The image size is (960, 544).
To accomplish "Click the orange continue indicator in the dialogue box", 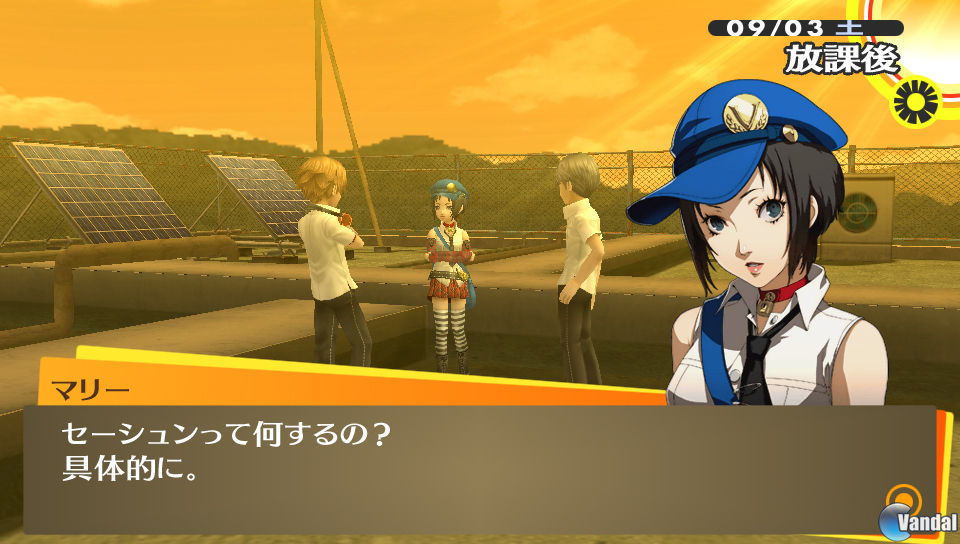I will click(904, 498).
